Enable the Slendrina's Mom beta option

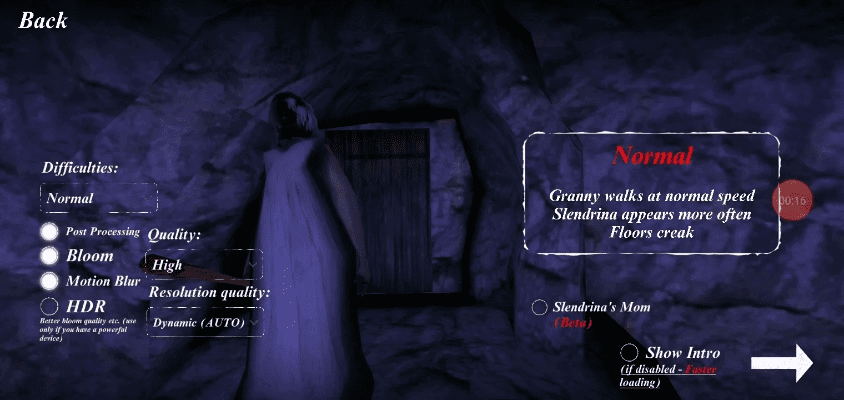540,307
